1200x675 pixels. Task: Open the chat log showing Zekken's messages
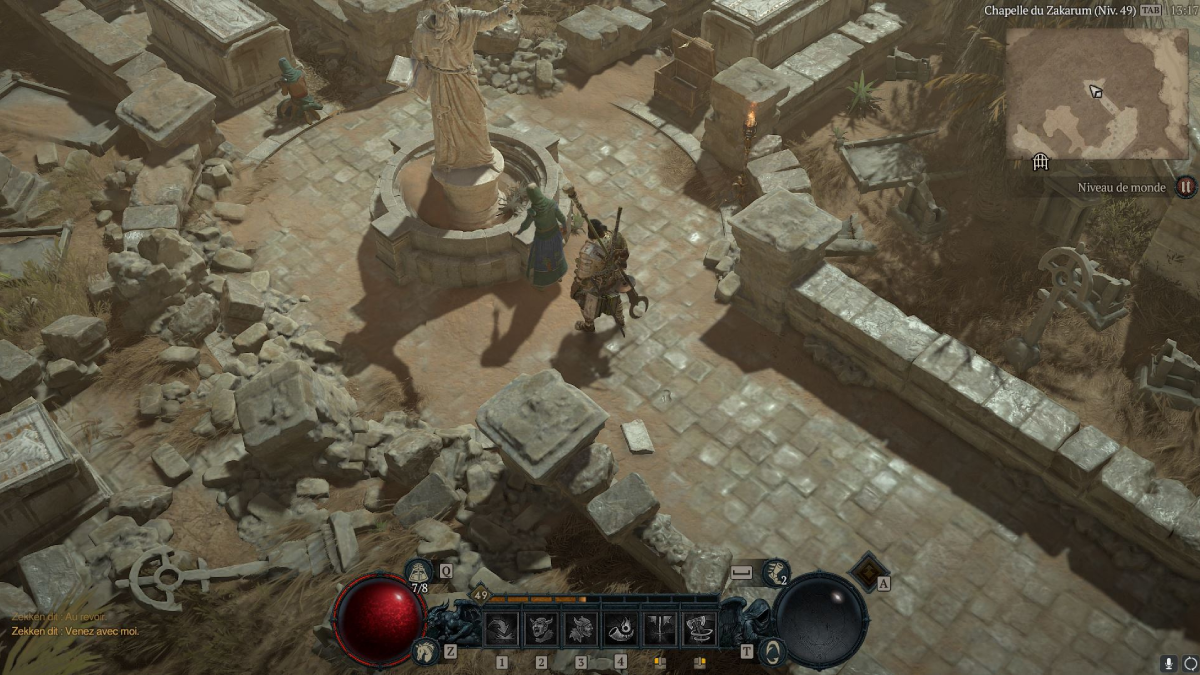click(75, 624)
